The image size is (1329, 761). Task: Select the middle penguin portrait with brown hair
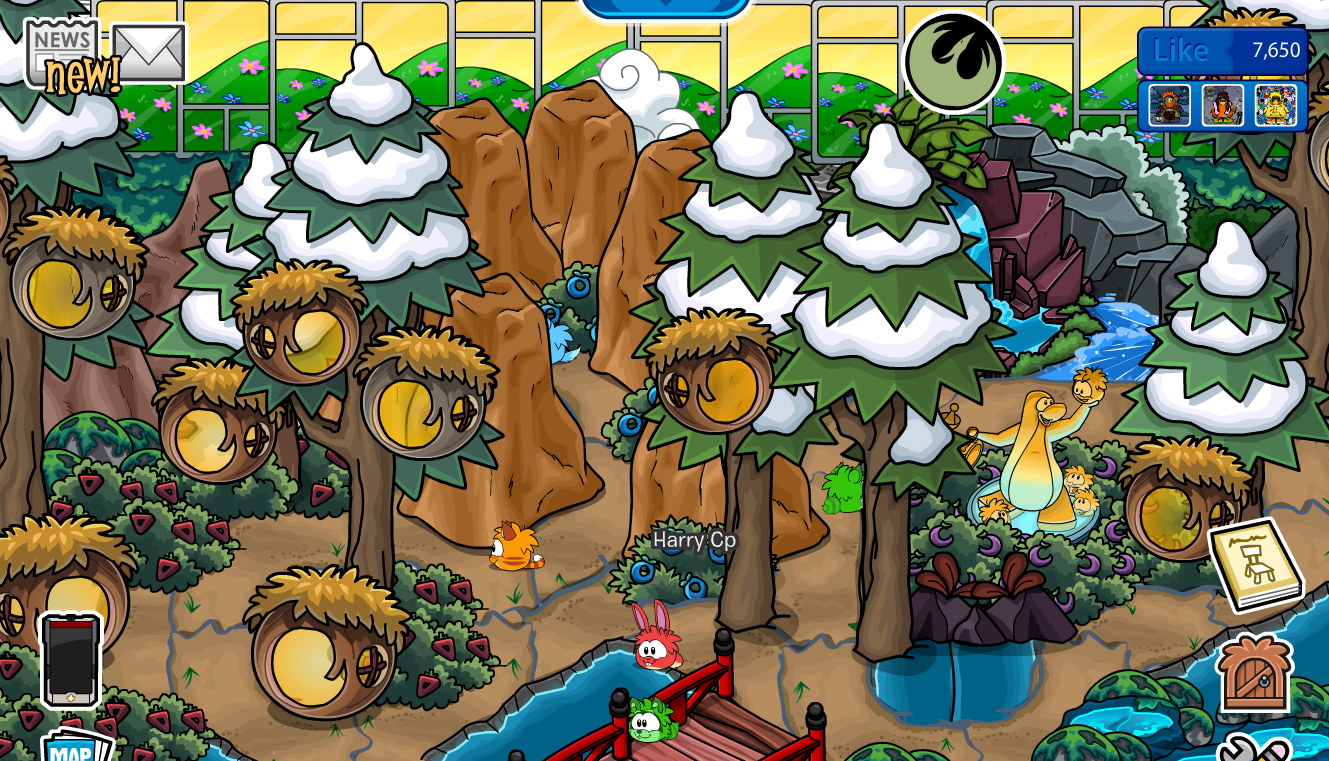click(x=1224, y=104)
